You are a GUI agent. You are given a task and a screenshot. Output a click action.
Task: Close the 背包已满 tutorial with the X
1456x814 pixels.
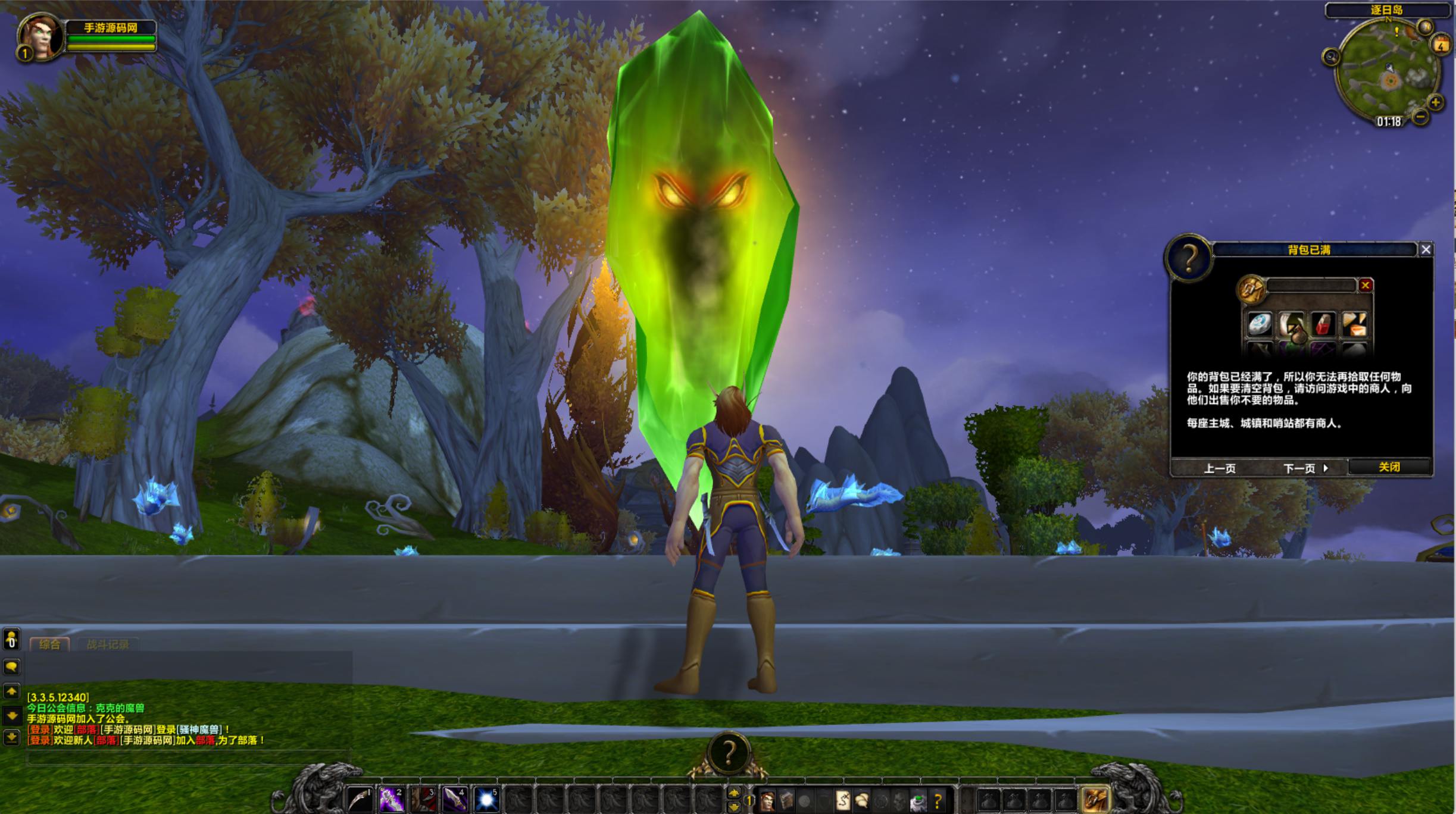tap(1426, 250)
